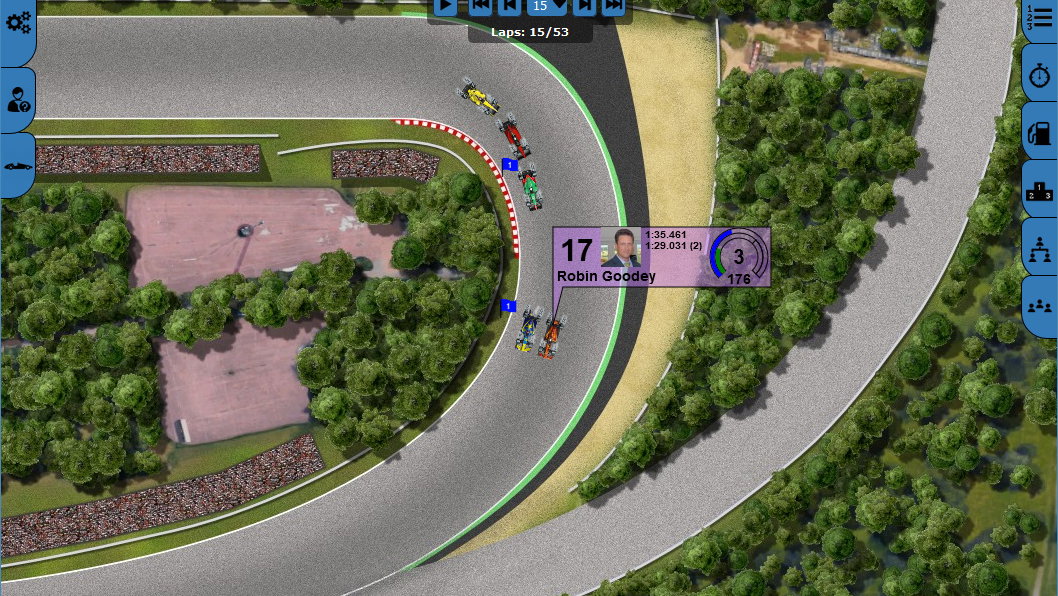Image resolution: width=1058 pixels, height=596 pixels.
Task: Open the race car tab
Action: [18, 165]
